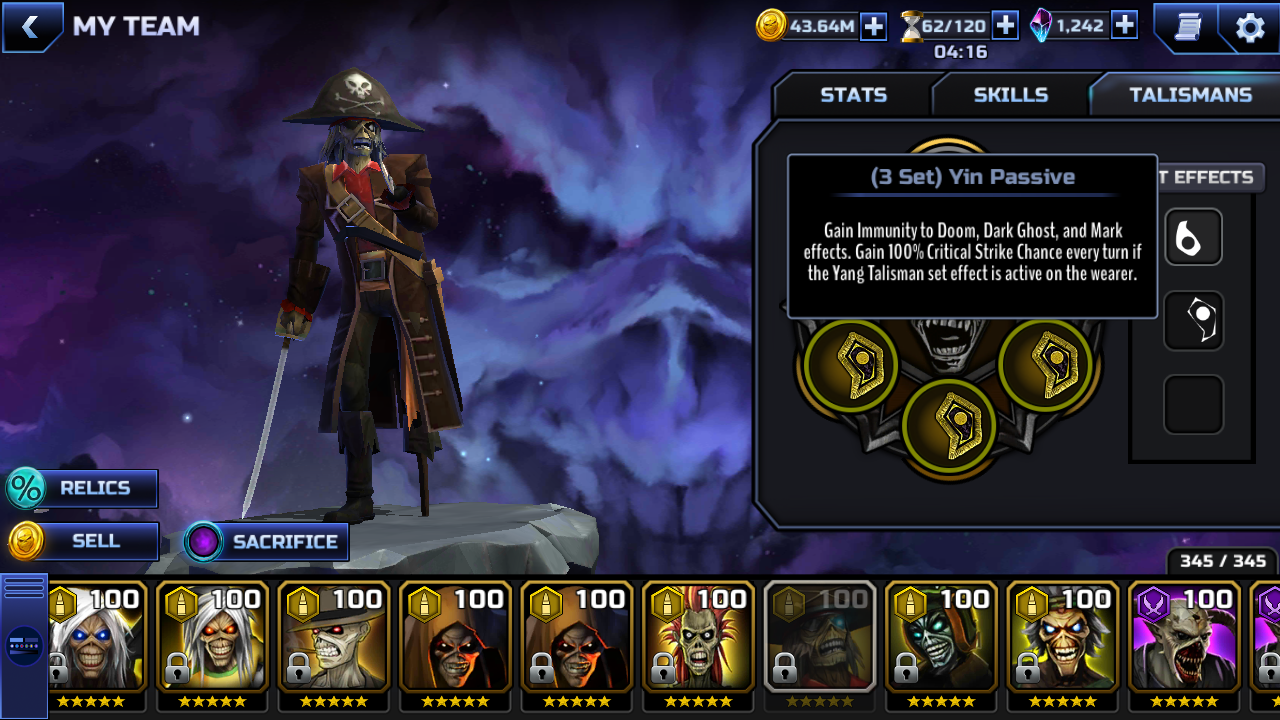
Task: Open the scroll log icon
Action: click(x=1187, y=27)
